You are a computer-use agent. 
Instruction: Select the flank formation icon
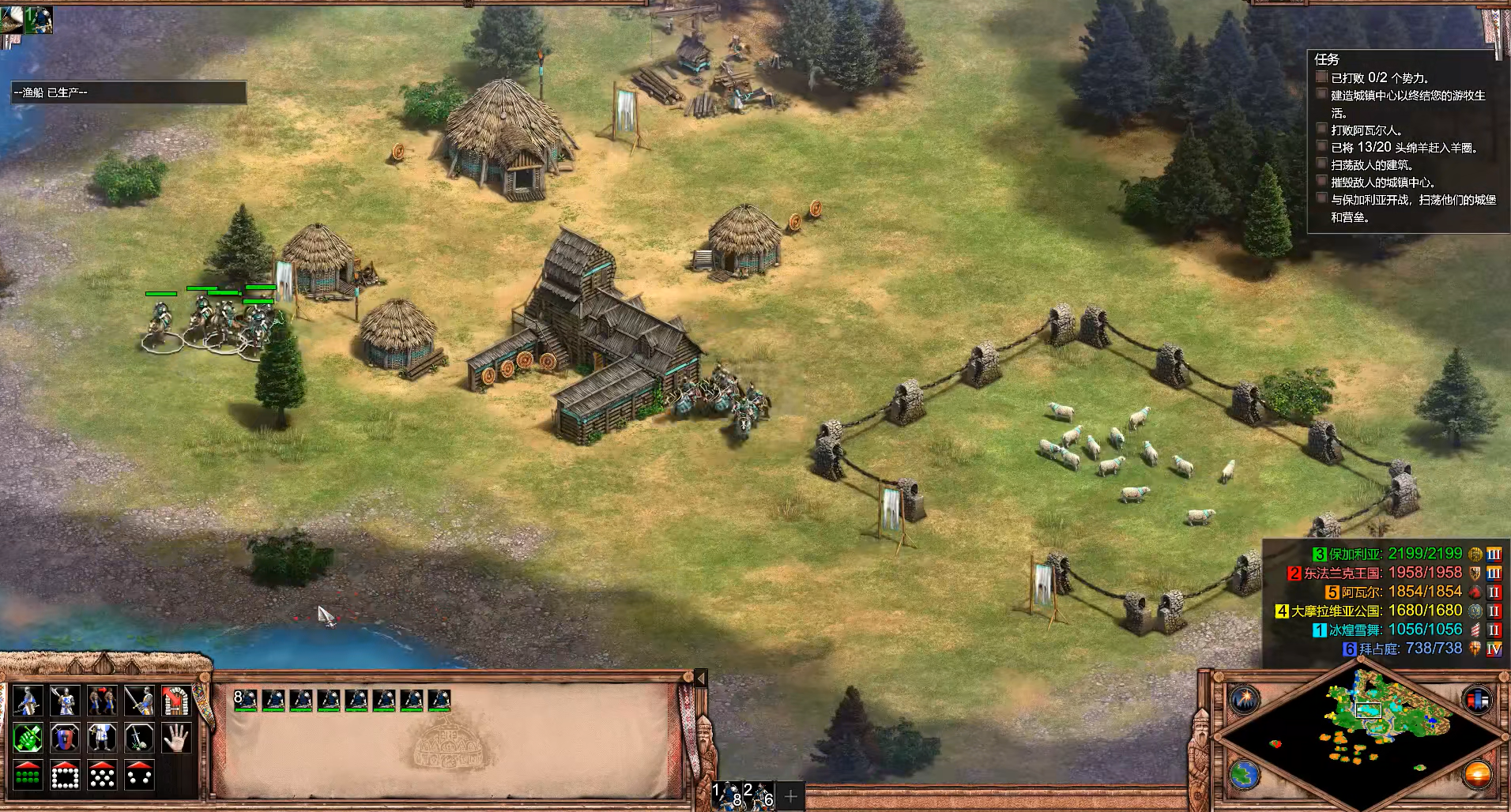point(138,775)
